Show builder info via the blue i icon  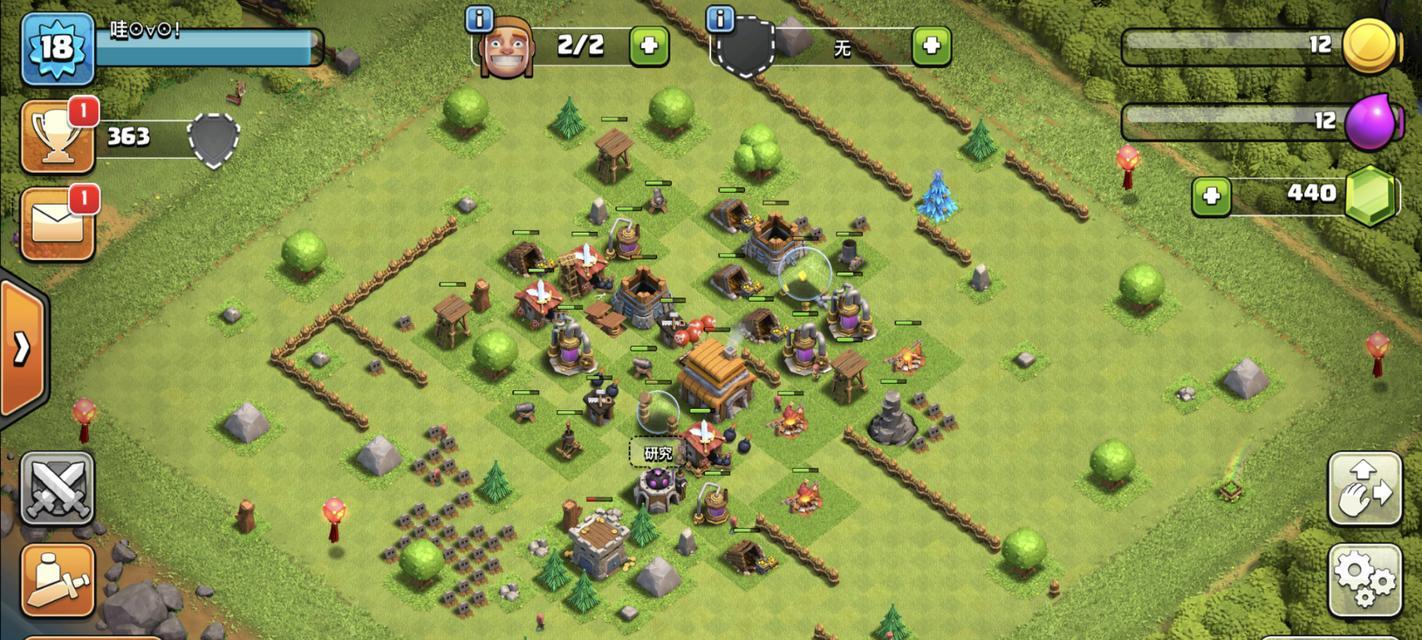point(480,19)
